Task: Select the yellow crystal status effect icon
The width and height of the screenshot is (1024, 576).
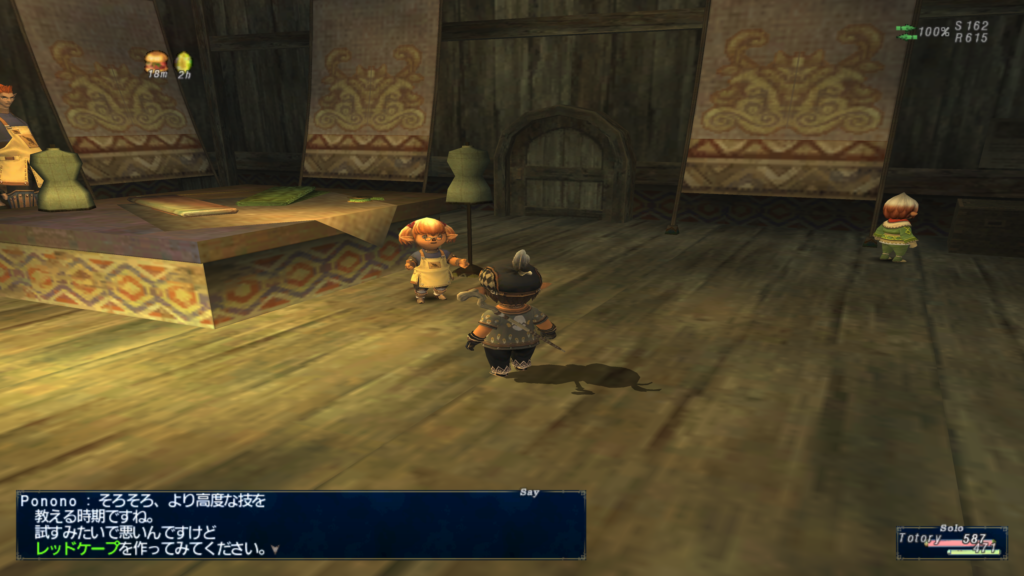Action: 184,62
